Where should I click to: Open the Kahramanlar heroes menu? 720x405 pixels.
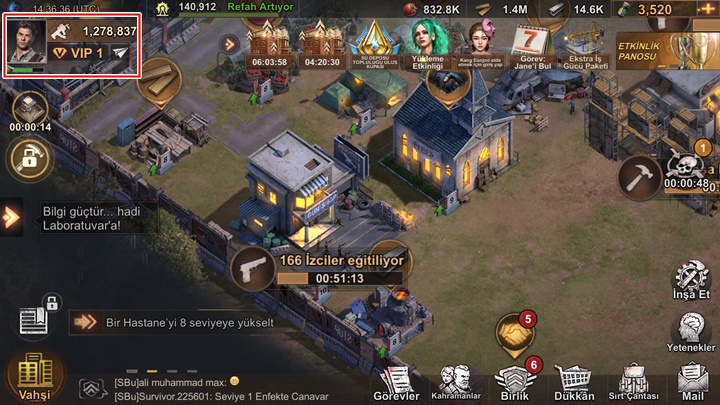[x=458, y=382]
